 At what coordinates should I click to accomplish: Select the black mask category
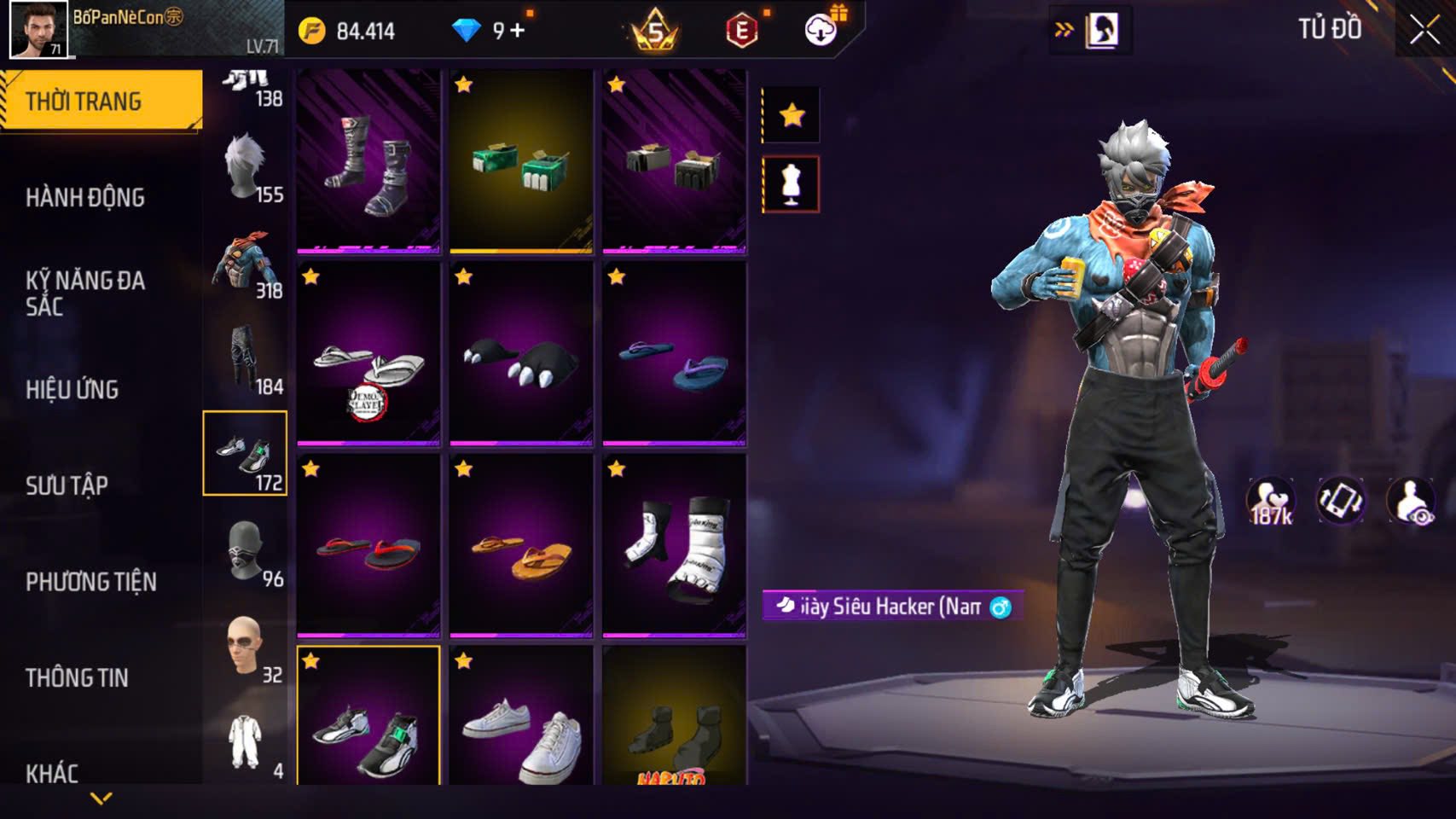coord(246,550)
